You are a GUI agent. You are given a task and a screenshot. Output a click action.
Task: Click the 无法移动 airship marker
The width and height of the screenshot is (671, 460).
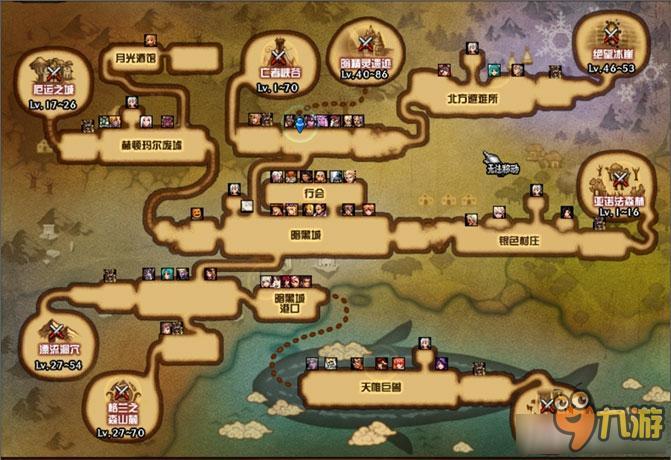point(497,160)
